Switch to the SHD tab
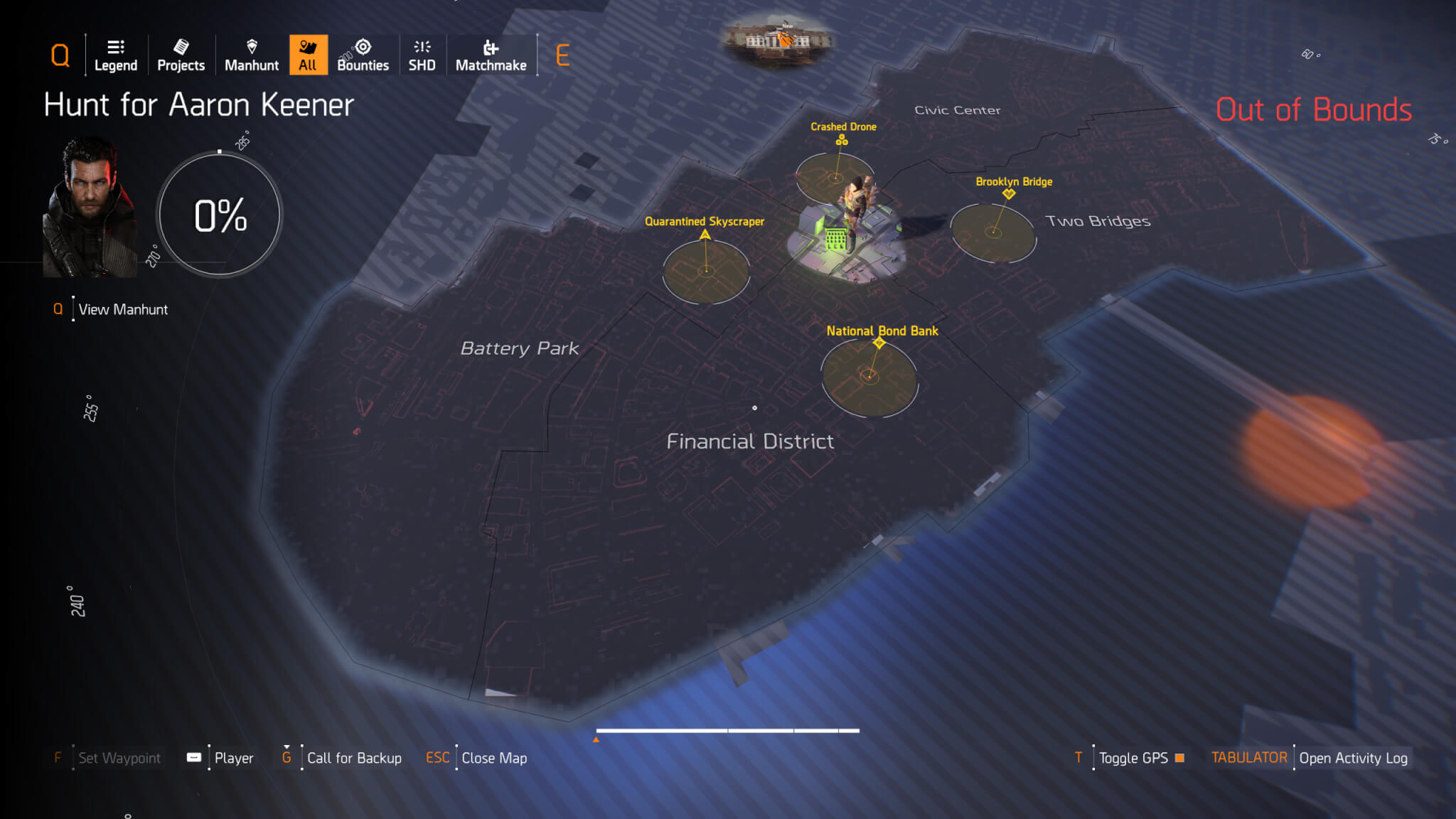 click(422, 55)
